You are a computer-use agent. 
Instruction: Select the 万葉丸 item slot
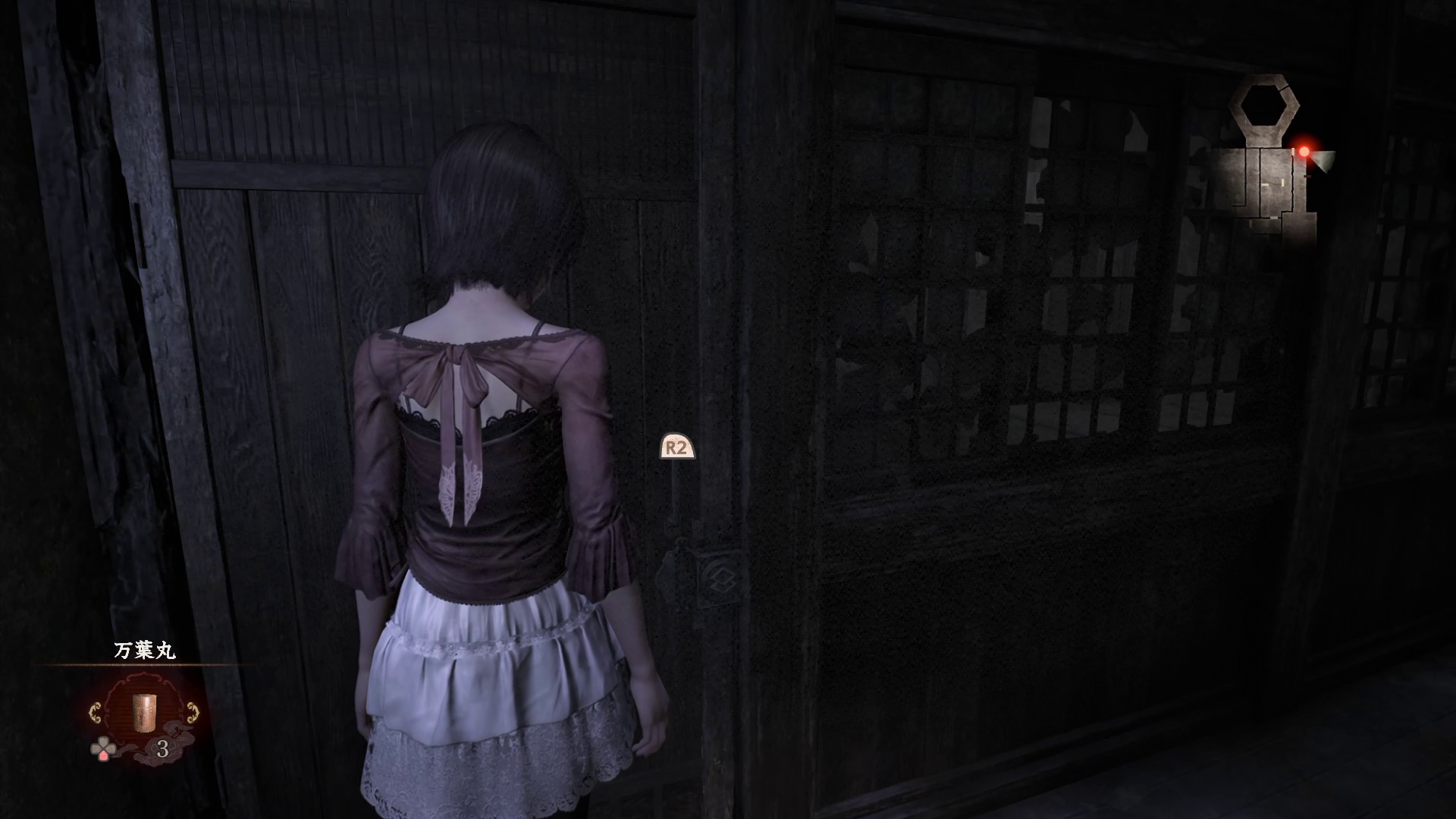pyautogui.click(x=143, y=711)
